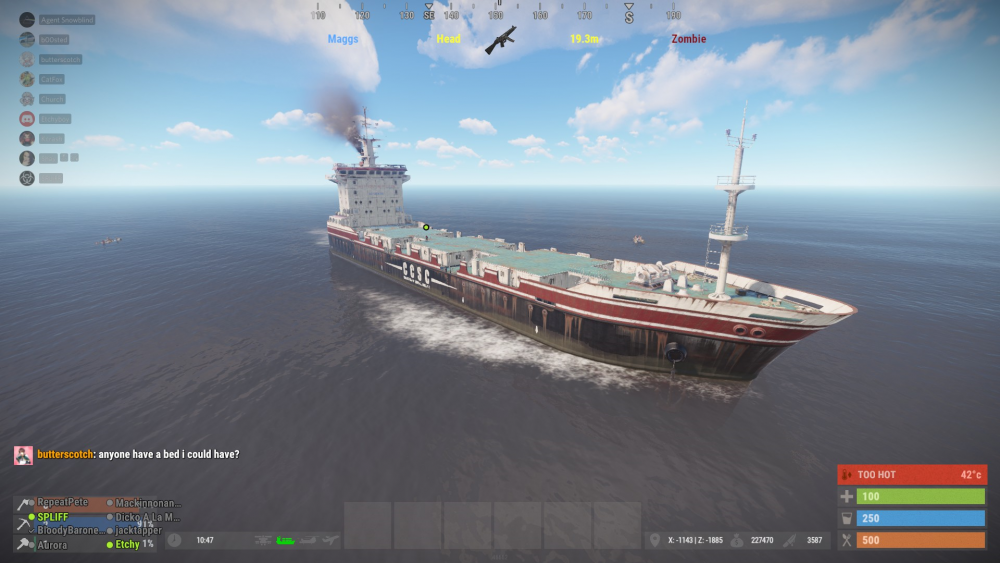Select RepeatPete in the team list
Screen dimensions: 1000x563
(63, 502)
